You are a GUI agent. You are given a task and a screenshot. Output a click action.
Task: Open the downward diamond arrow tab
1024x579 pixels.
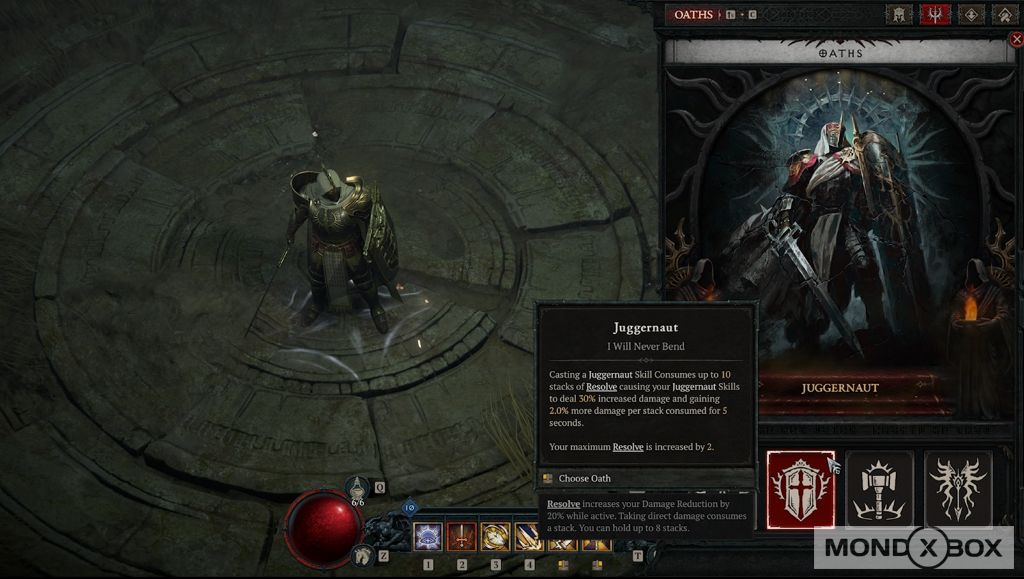[x=970, y=15]
